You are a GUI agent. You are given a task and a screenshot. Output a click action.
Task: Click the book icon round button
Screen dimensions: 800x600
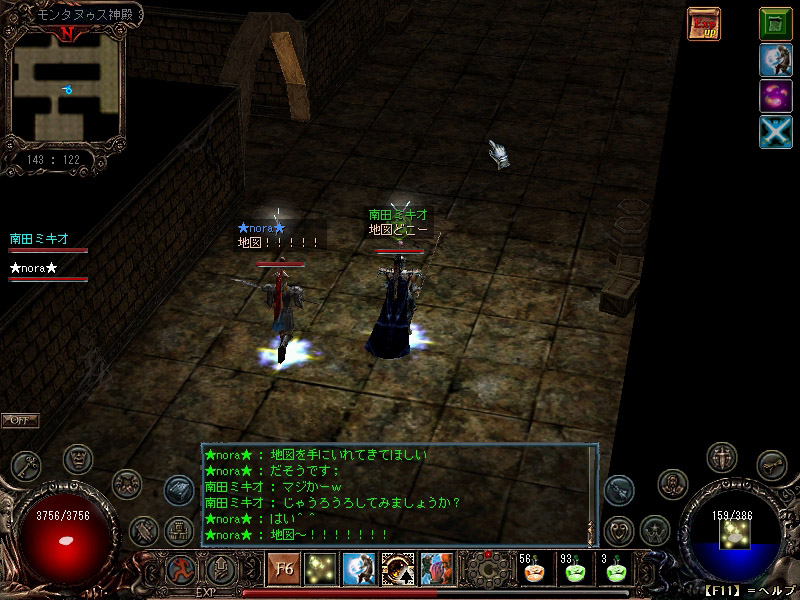coord(179,490)
